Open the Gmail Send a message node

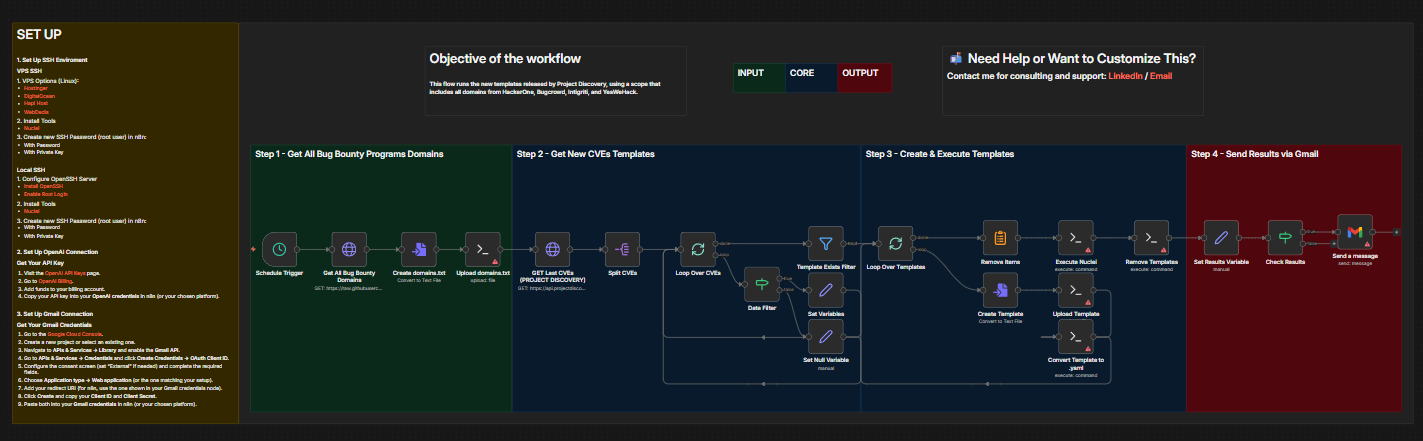point(1355,232)
